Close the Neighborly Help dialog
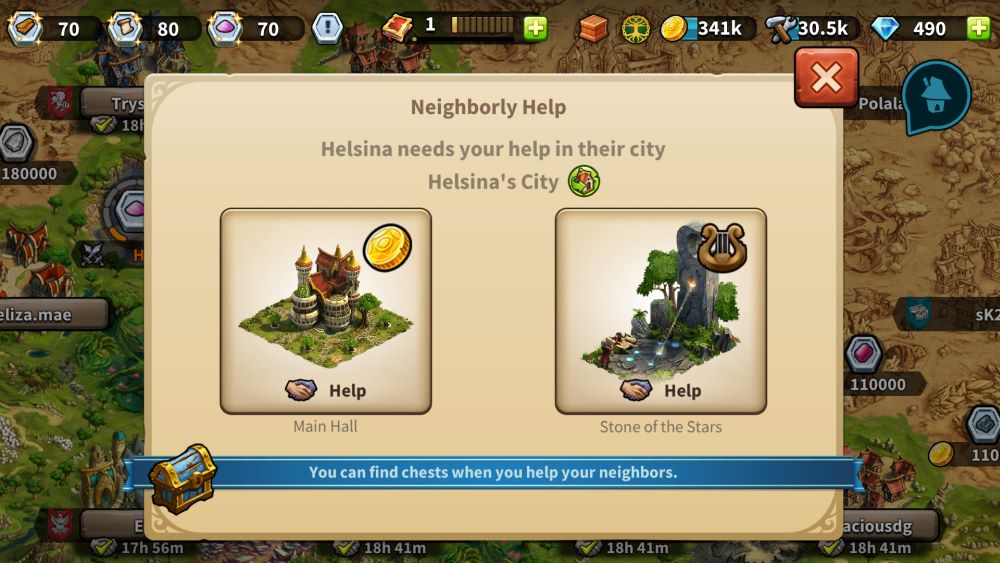 click(826, 77)
